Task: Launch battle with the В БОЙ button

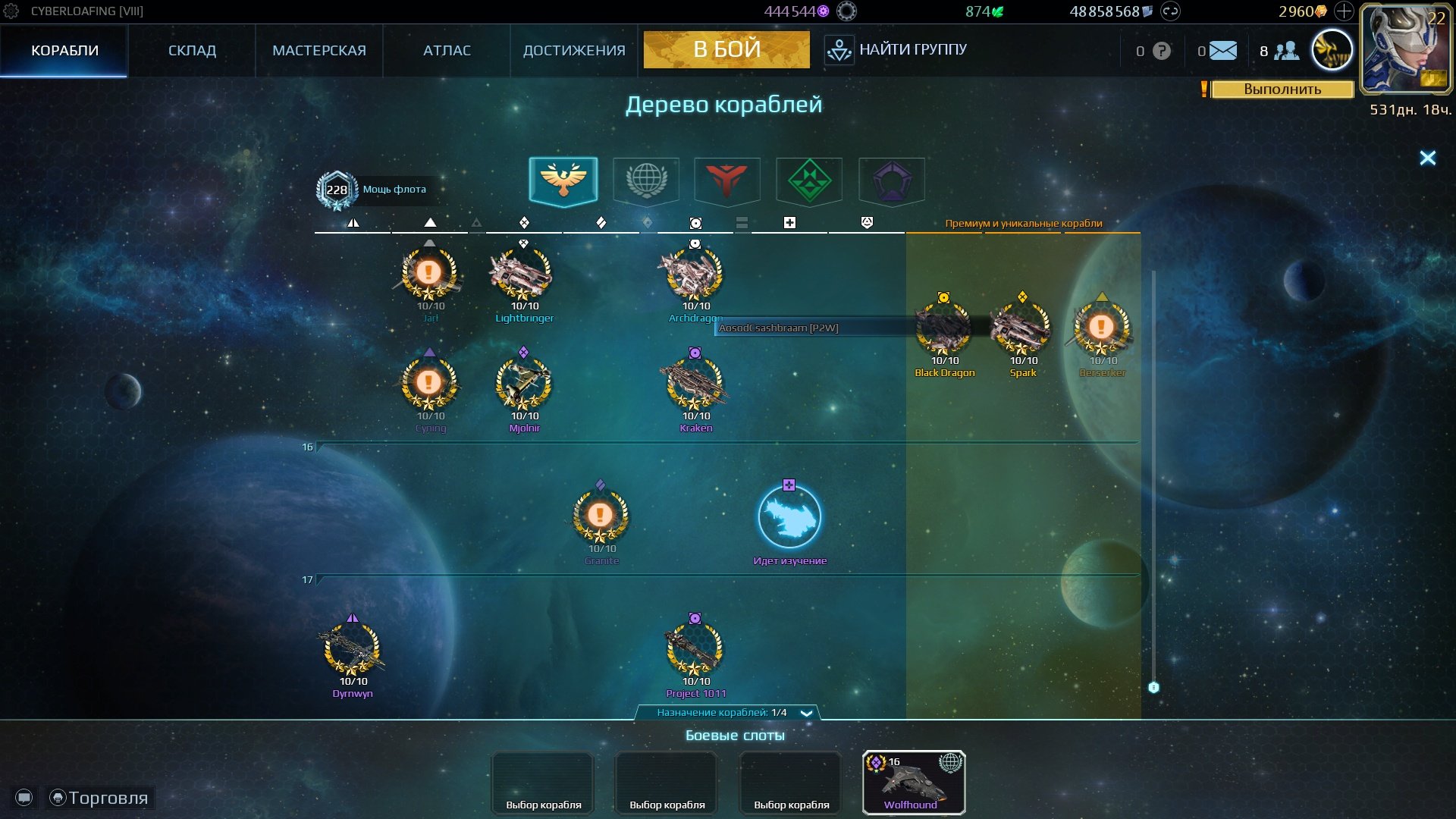Action: coord(726,49)
